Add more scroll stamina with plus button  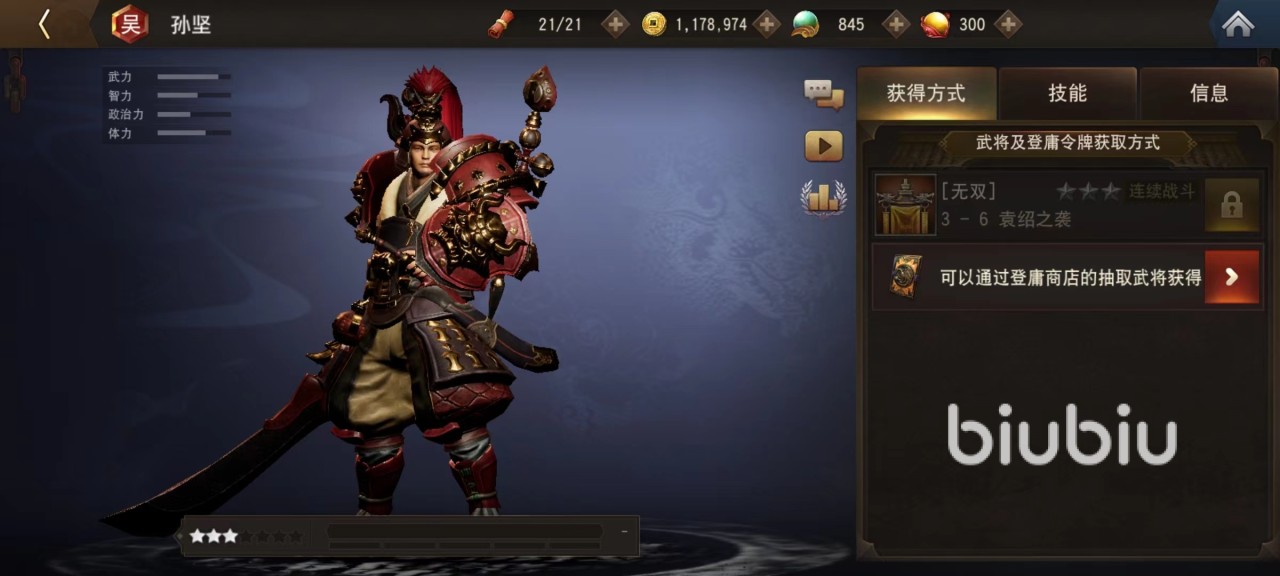(615, 24)
